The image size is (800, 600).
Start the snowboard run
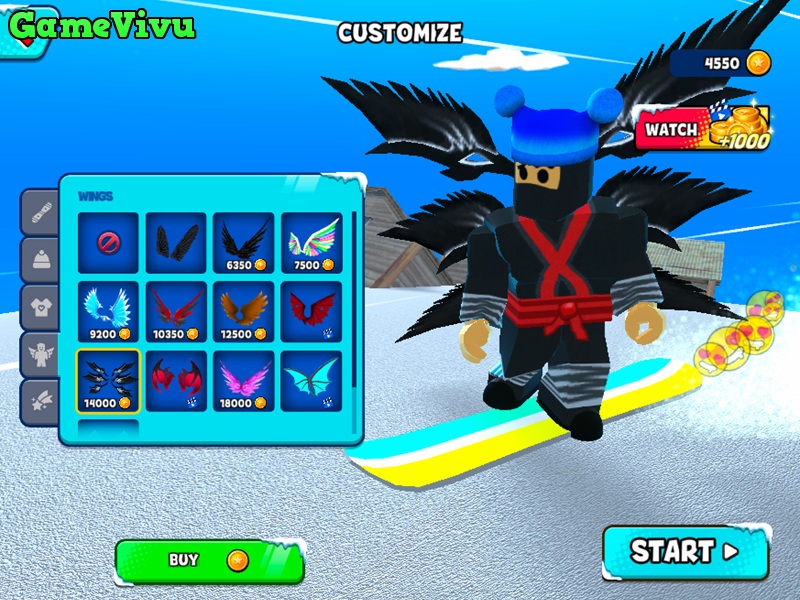tap(685, 551)
